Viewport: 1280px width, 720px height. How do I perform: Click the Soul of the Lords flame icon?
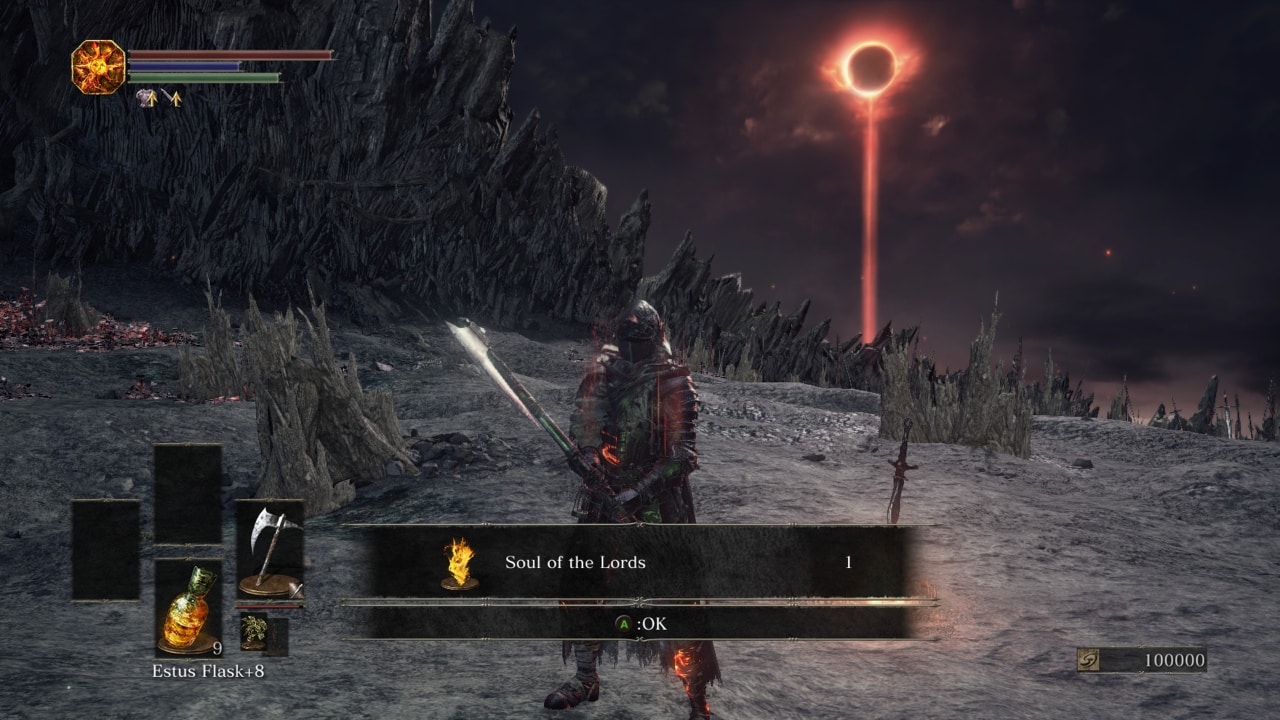click(x=459, y=563)
